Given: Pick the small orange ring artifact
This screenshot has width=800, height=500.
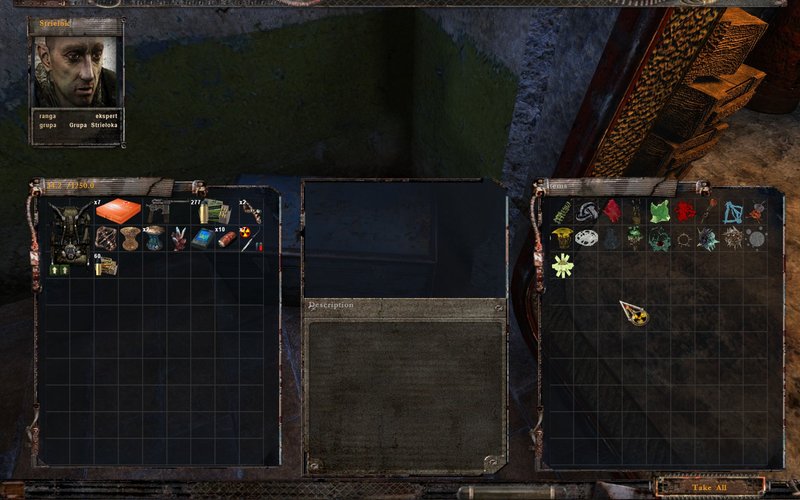Looking at the screenshot, I should (x=684, y=238).
